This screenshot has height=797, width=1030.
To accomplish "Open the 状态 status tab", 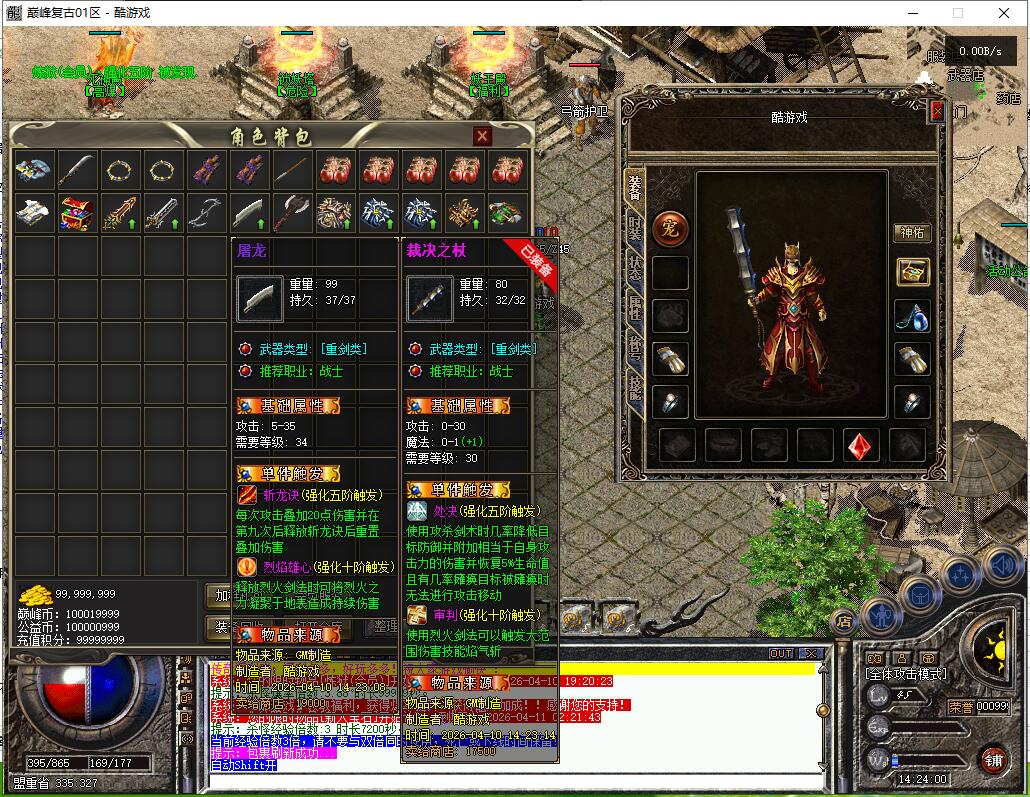I will point(635,270).
